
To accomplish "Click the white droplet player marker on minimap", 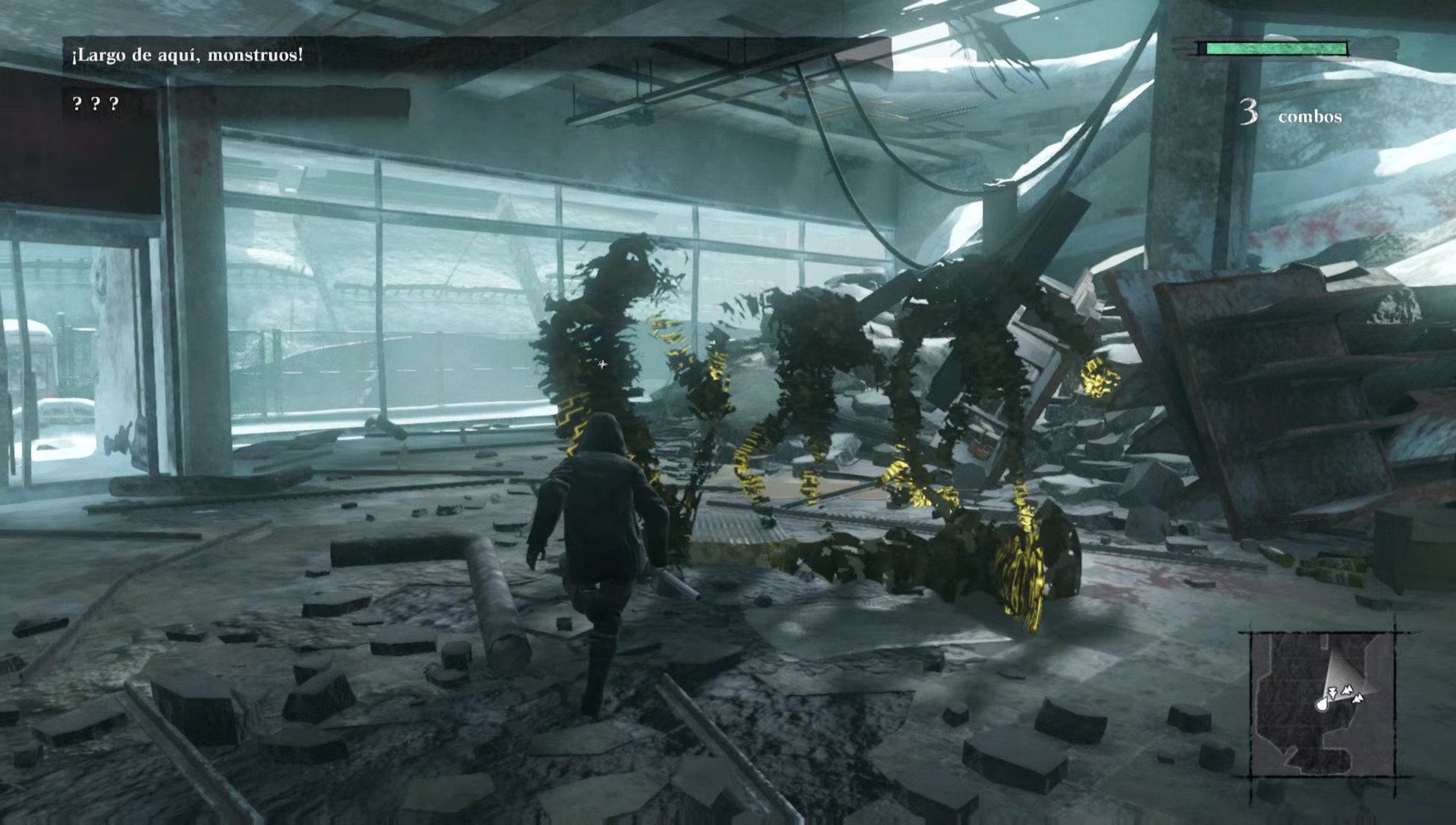I will [x=1322, y=704].
